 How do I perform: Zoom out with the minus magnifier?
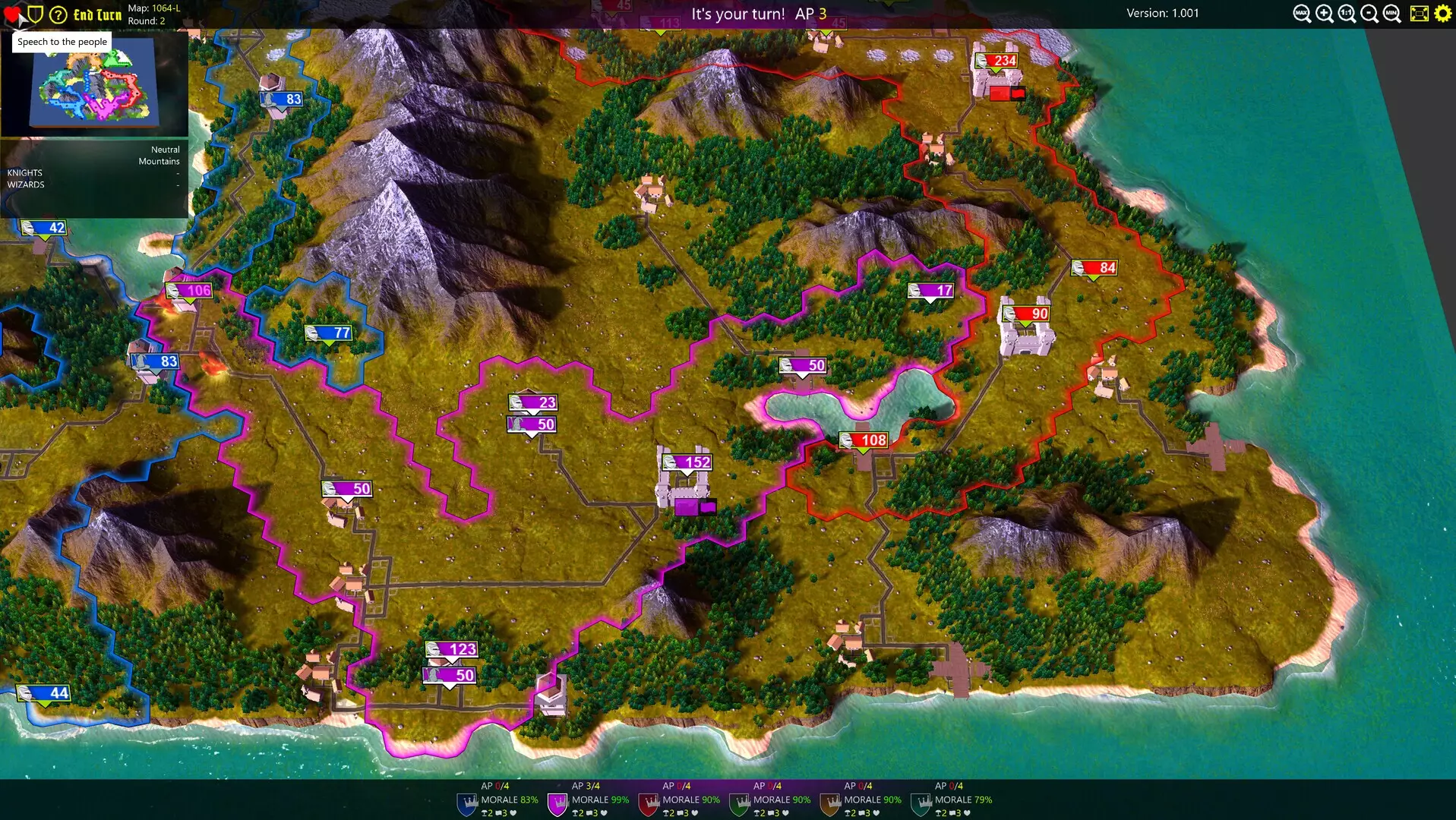point(1369,14)
